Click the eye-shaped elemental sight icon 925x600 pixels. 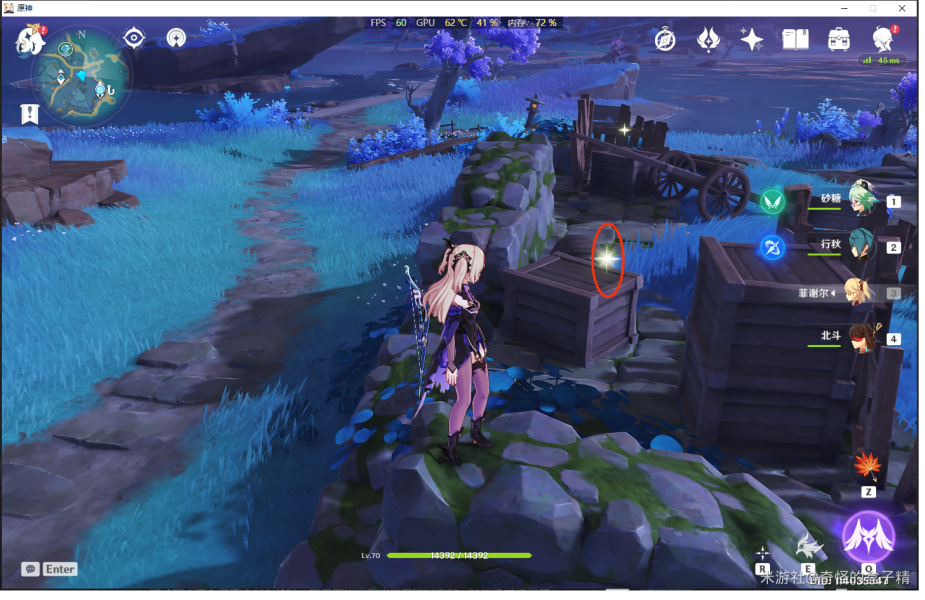point(133,39)
